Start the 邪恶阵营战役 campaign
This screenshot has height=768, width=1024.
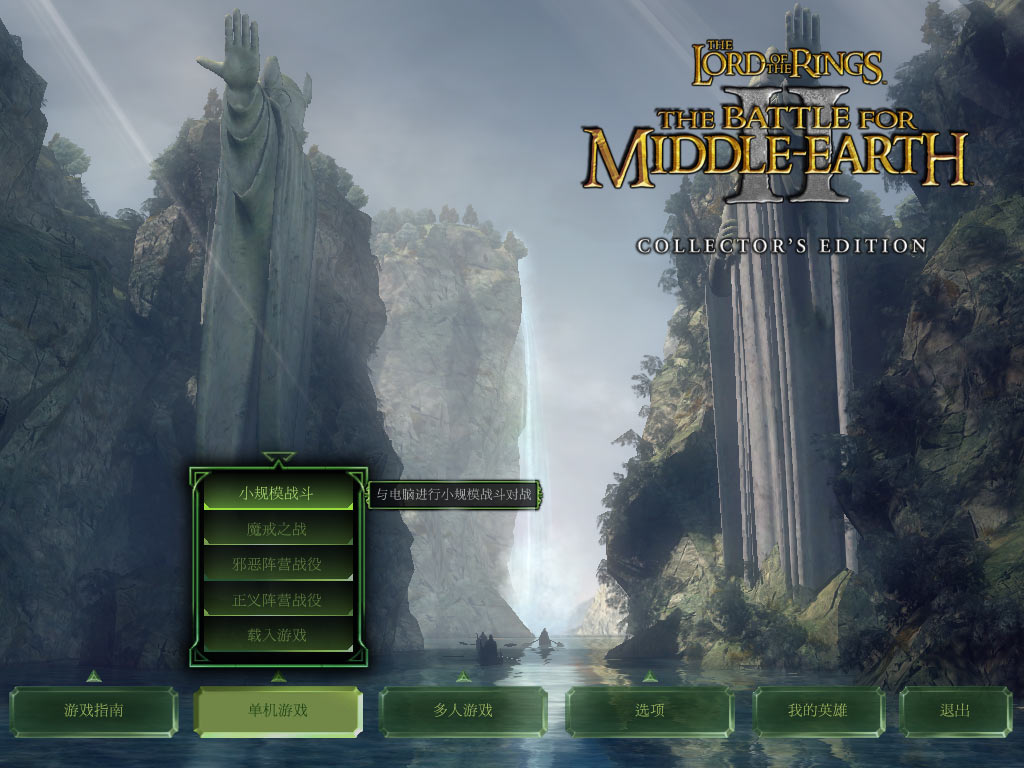[277, 564]
